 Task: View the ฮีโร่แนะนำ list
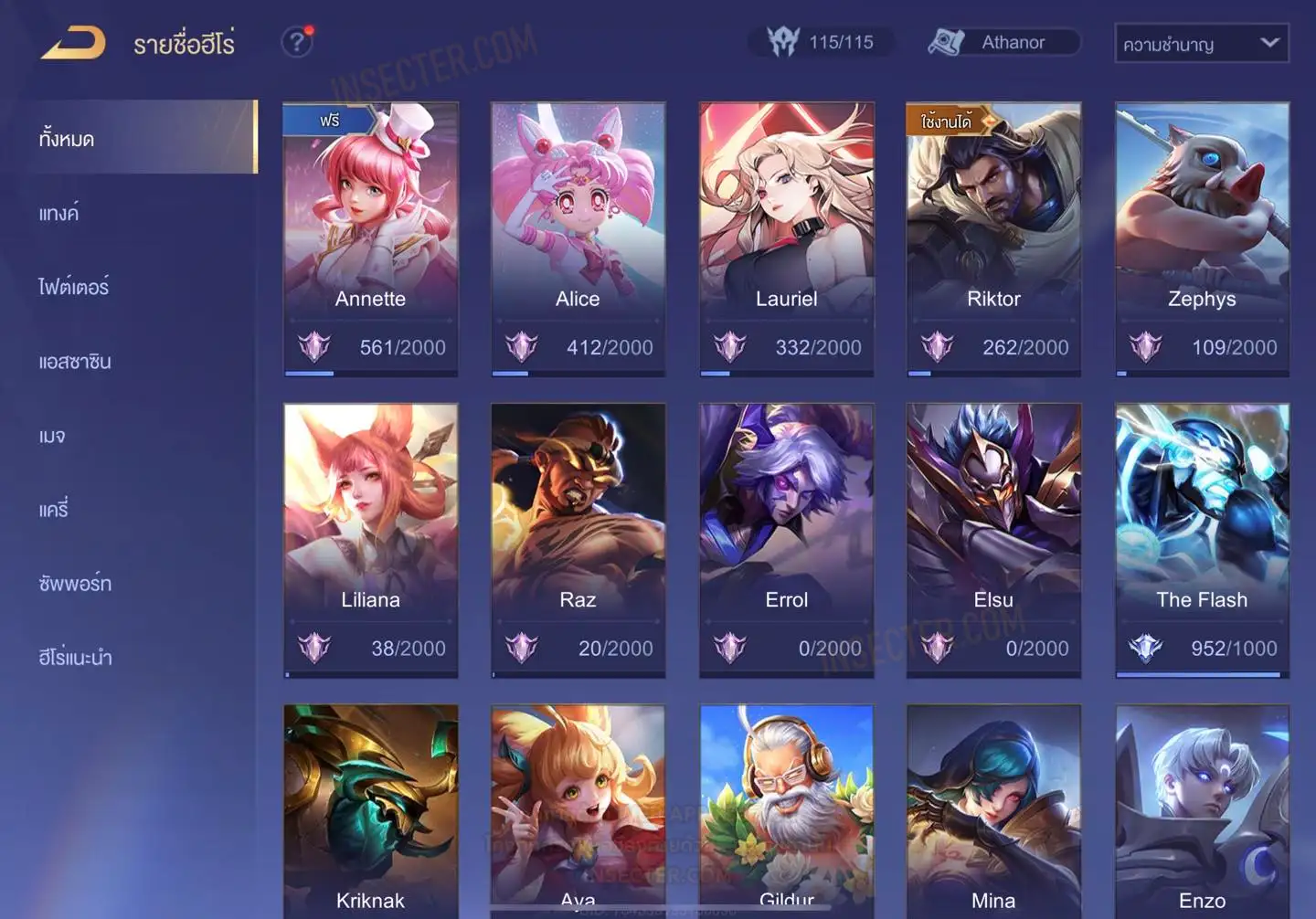pyautogui.click(x=75, y=658)
